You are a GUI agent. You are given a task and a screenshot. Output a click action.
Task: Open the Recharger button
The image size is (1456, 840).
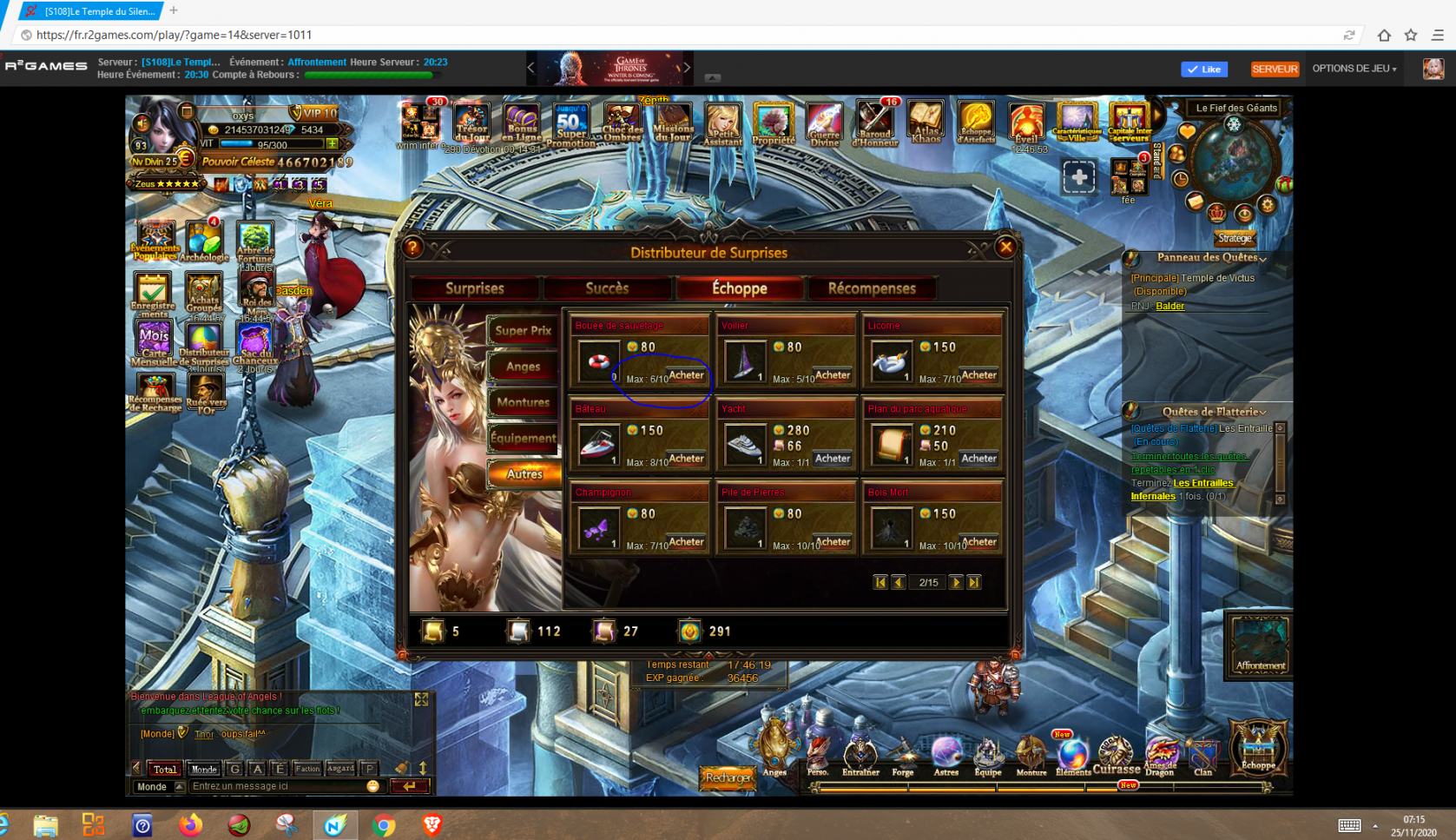(728, 777)
